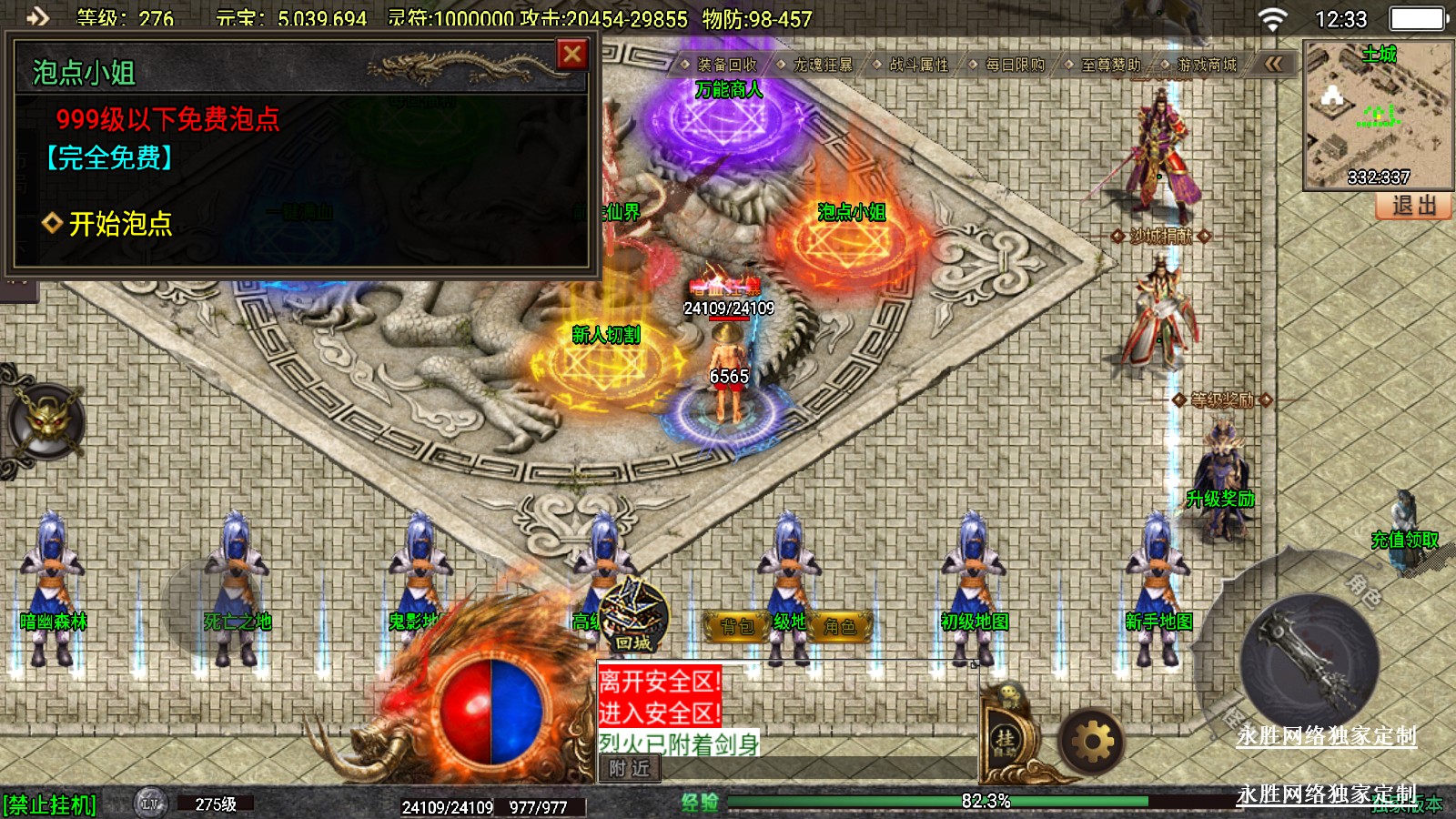Toggle the 挂 auto-battle button

coord(1005,739)
